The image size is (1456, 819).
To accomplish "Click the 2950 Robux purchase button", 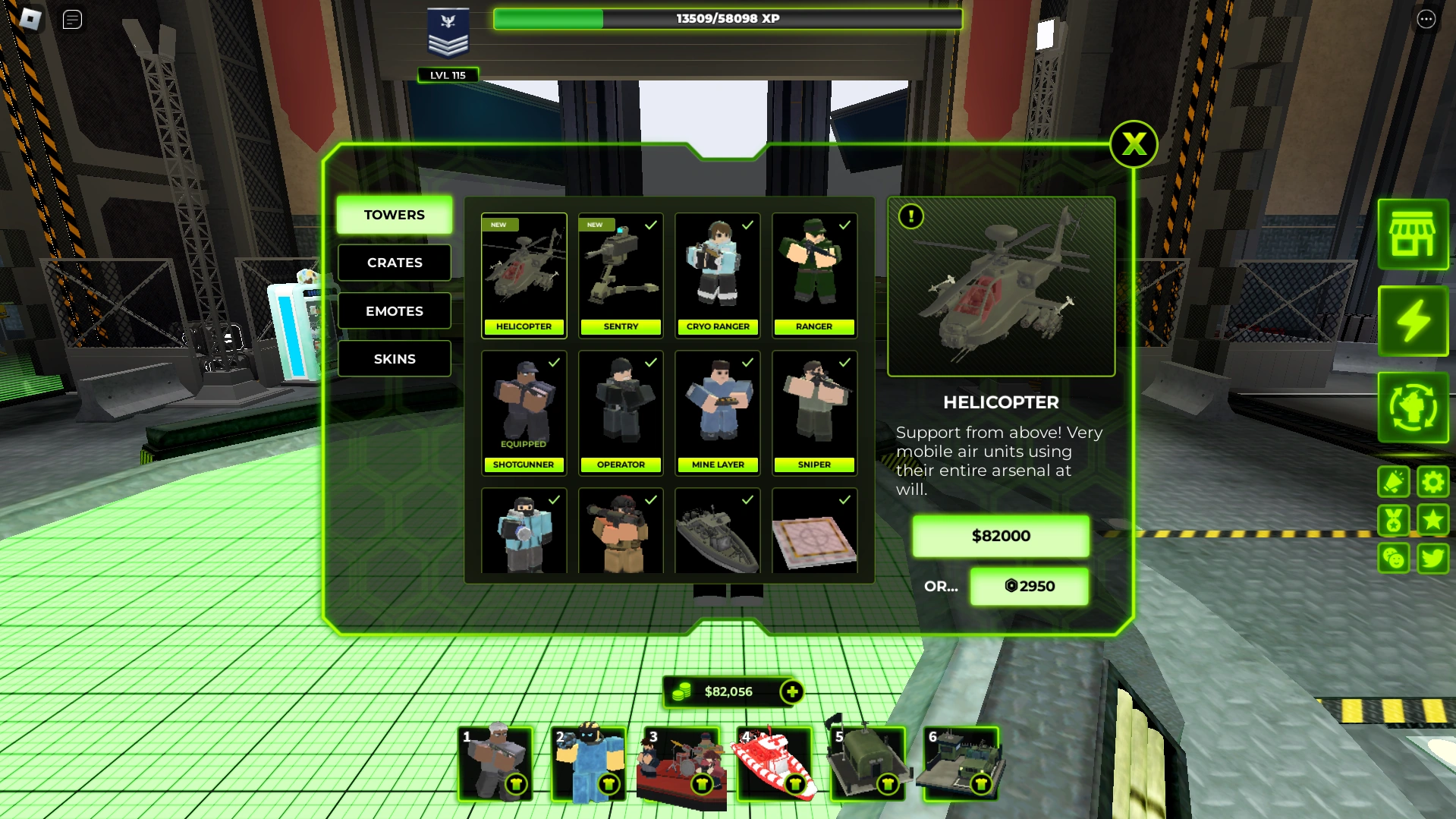I will point(1029,586).
